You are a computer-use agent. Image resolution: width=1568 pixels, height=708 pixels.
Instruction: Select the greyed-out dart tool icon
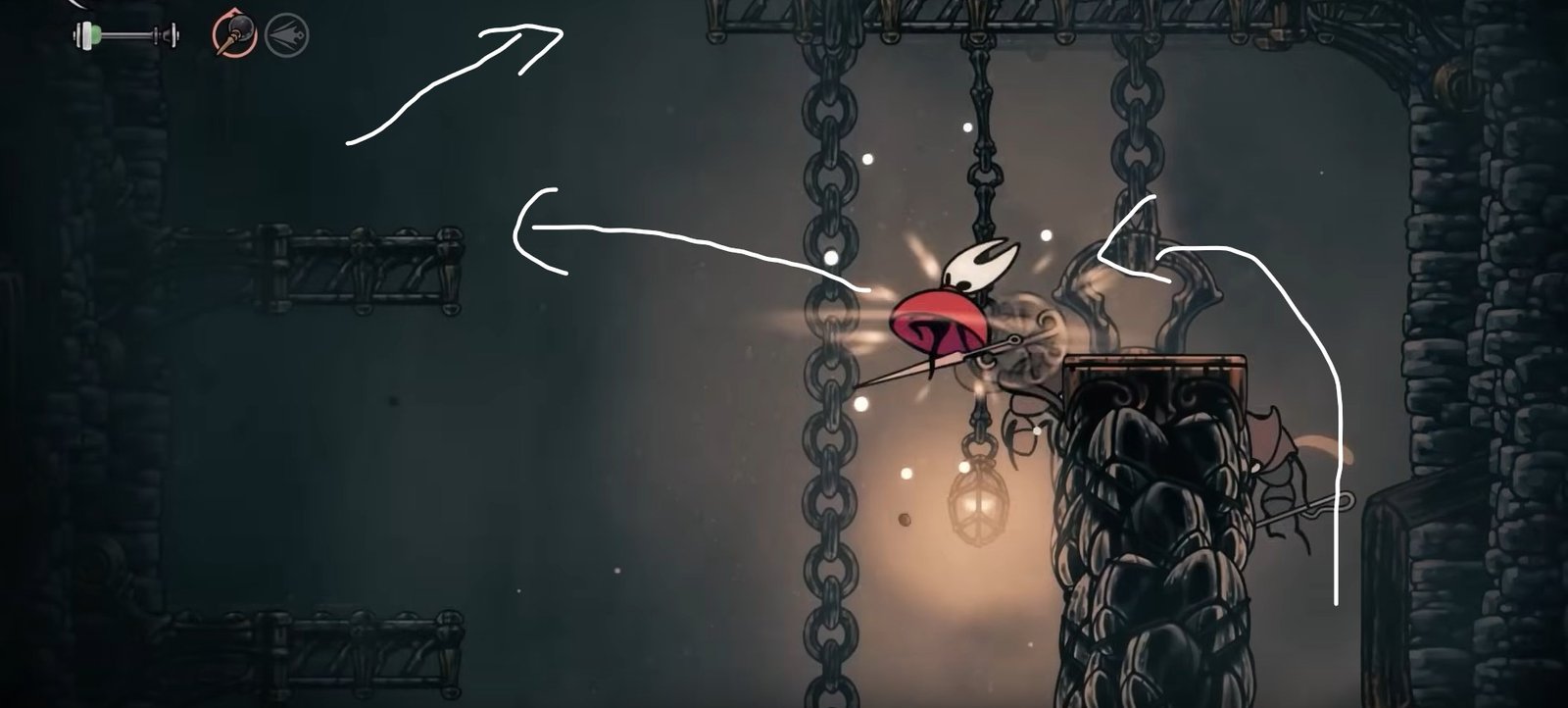click(x=287, y=37)
